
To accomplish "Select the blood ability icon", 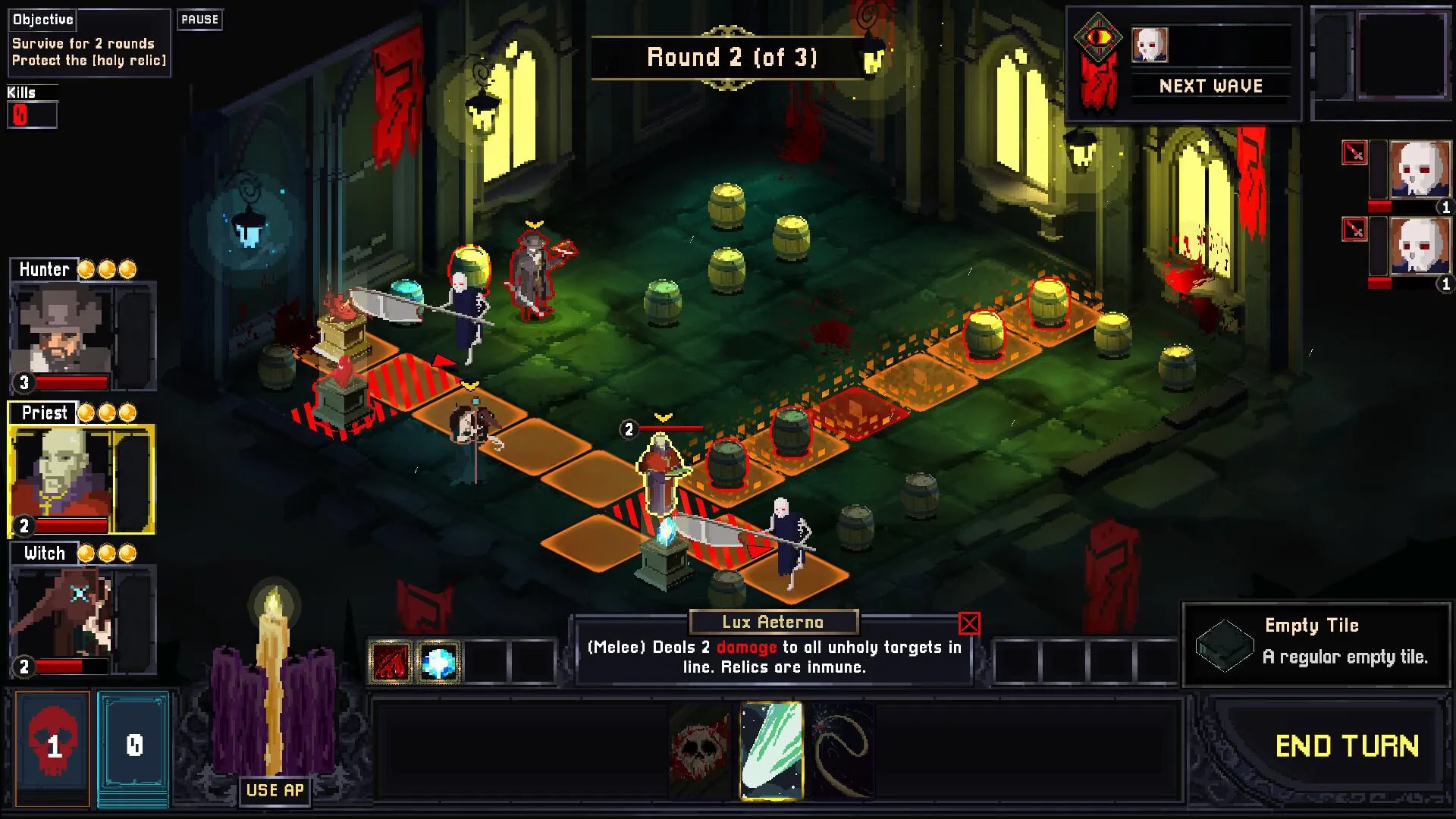I will point(392,661).
